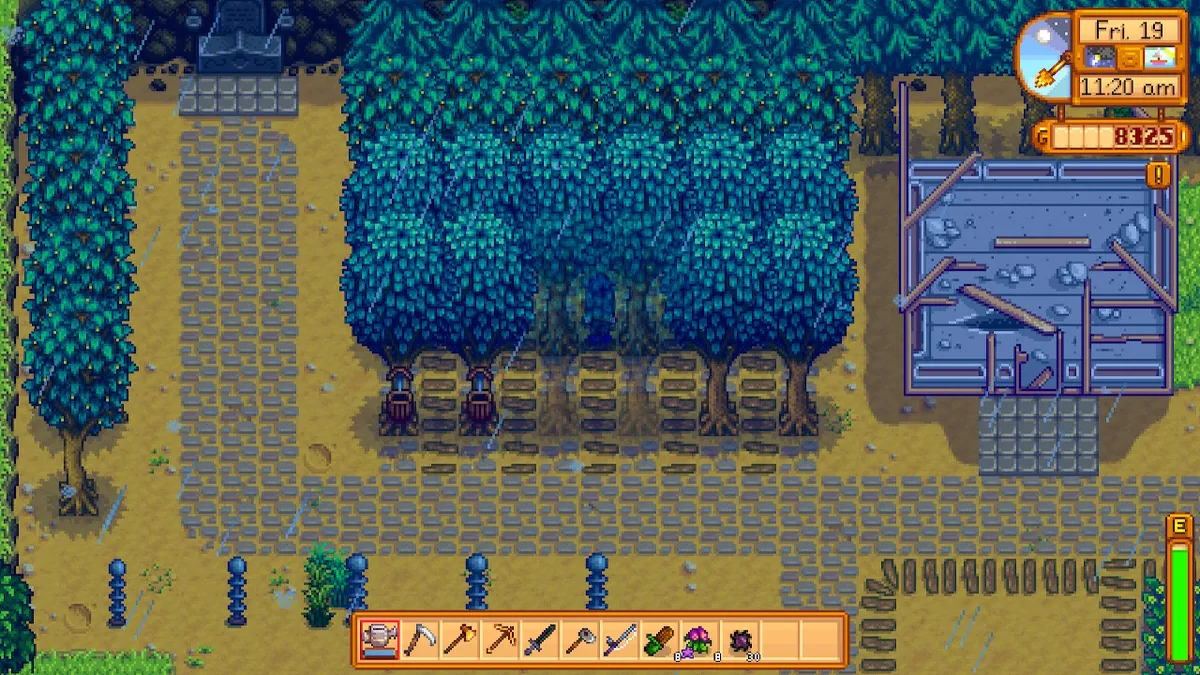
Task: Choose the purple flower item slot
Action: point(699,640)
